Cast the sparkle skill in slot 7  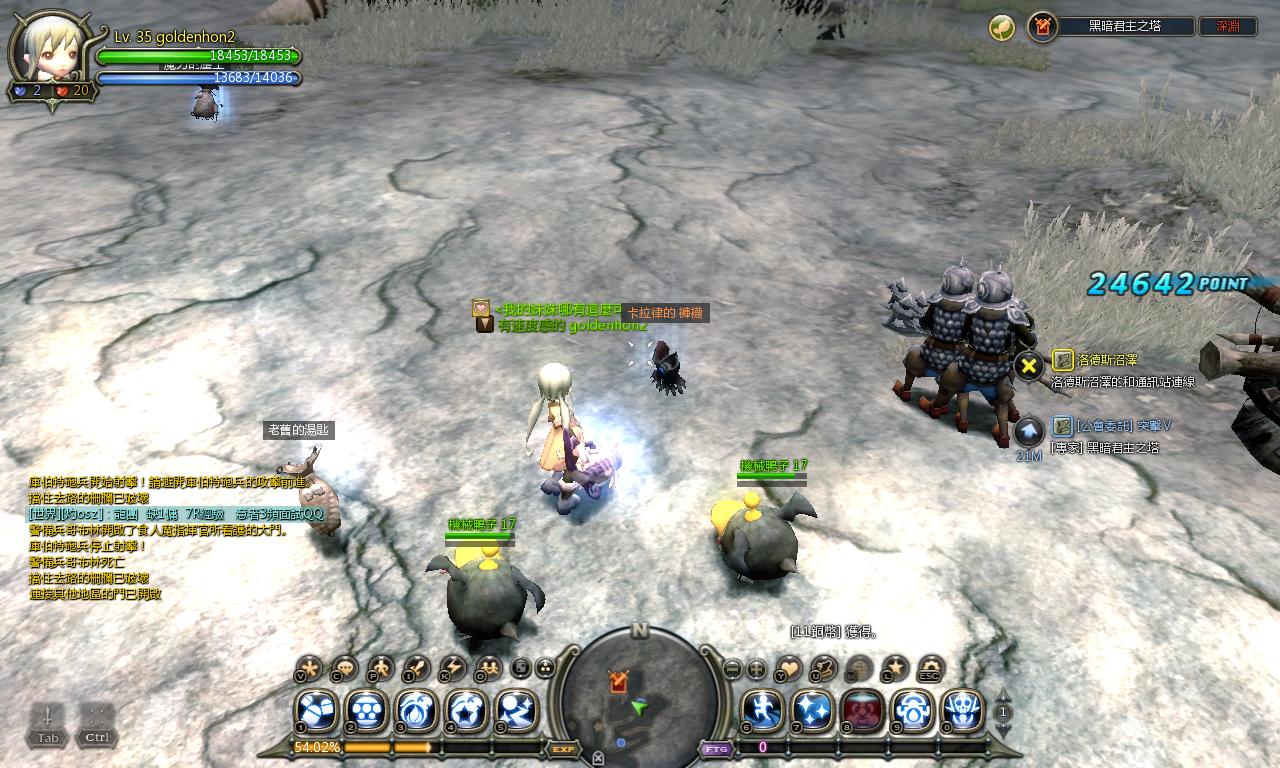click(x=812, y=711)
